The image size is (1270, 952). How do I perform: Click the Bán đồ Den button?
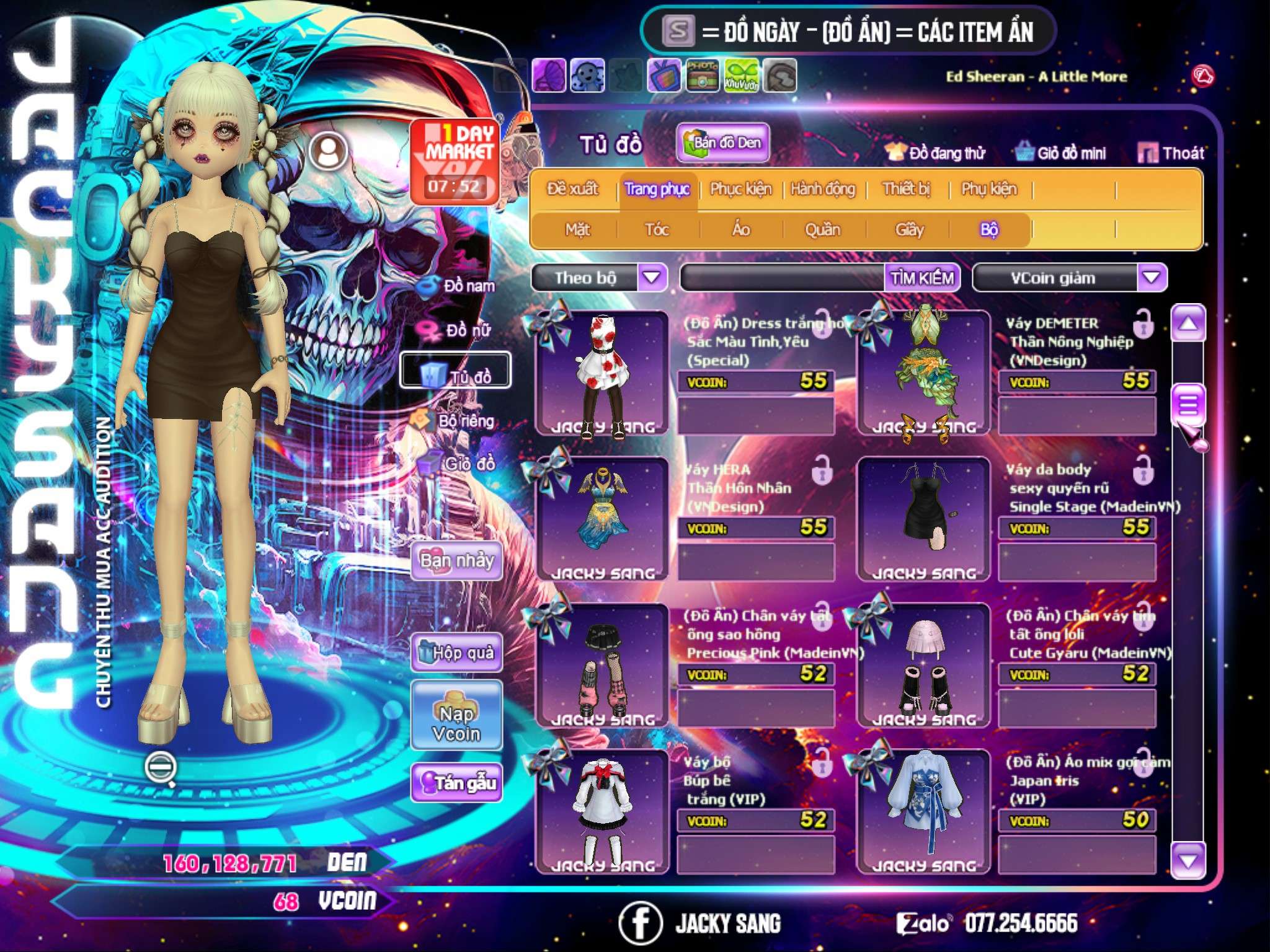click(722, 143)
